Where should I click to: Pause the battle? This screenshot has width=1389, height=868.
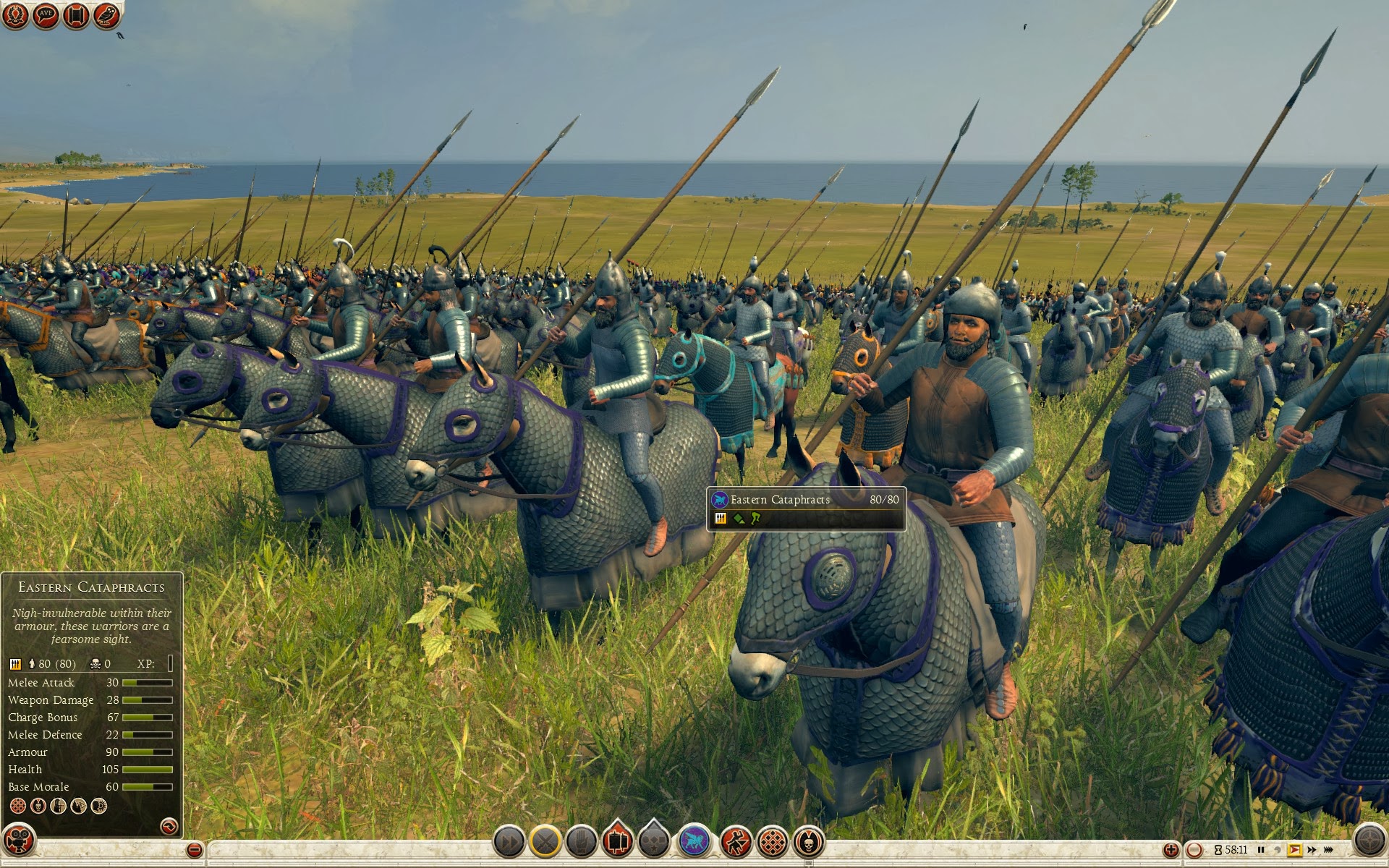pos(1261,850)
